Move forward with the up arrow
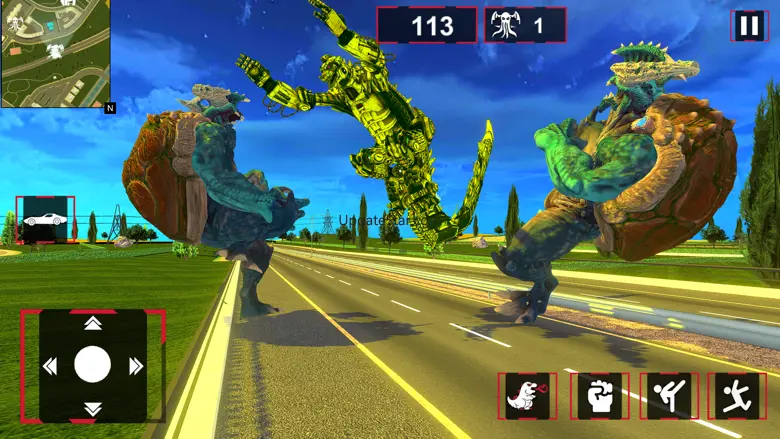Image resolution: width=780 pixels, height=439 pixels. click(x=92, y=323)
